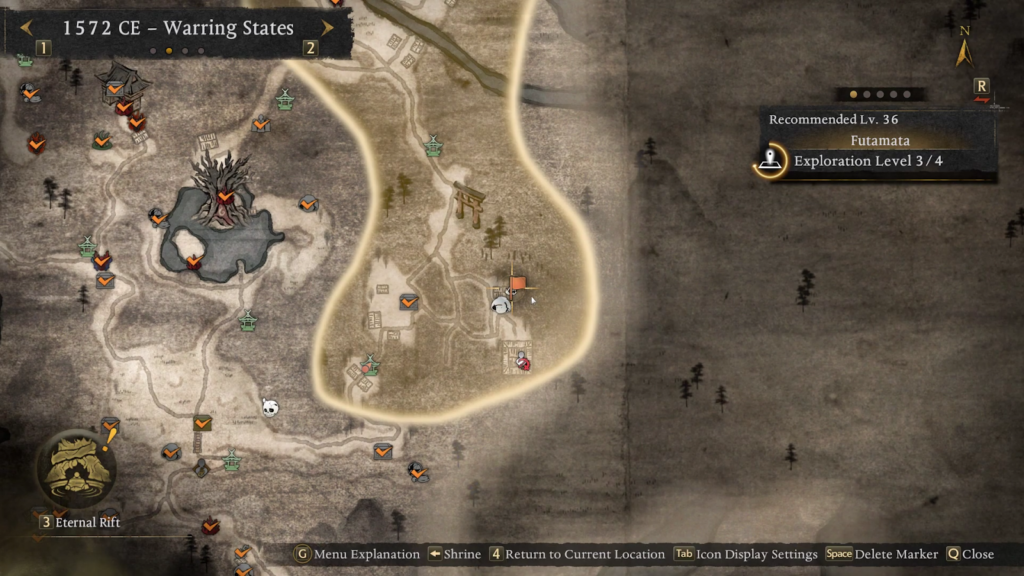
Task: Choose Return to Current Location
Action: click(x=576, y=554)
